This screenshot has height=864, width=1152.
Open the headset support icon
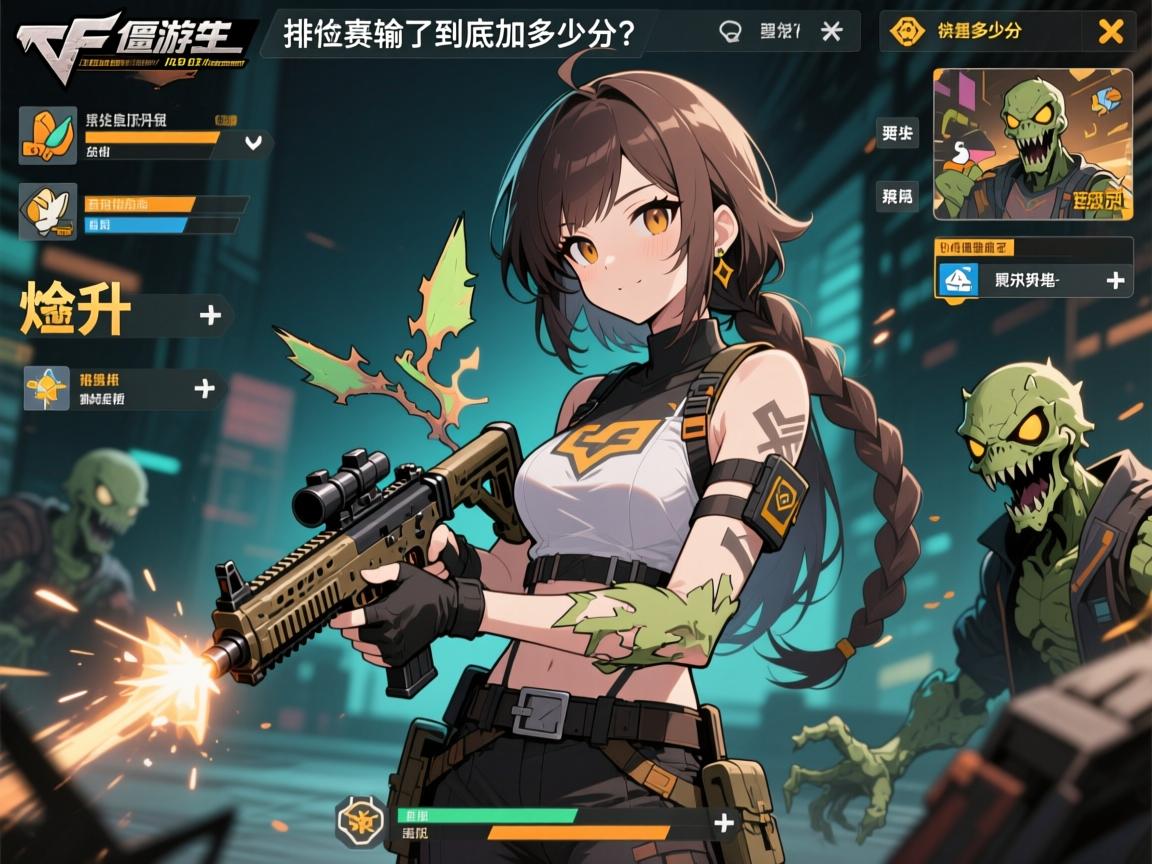731,32
